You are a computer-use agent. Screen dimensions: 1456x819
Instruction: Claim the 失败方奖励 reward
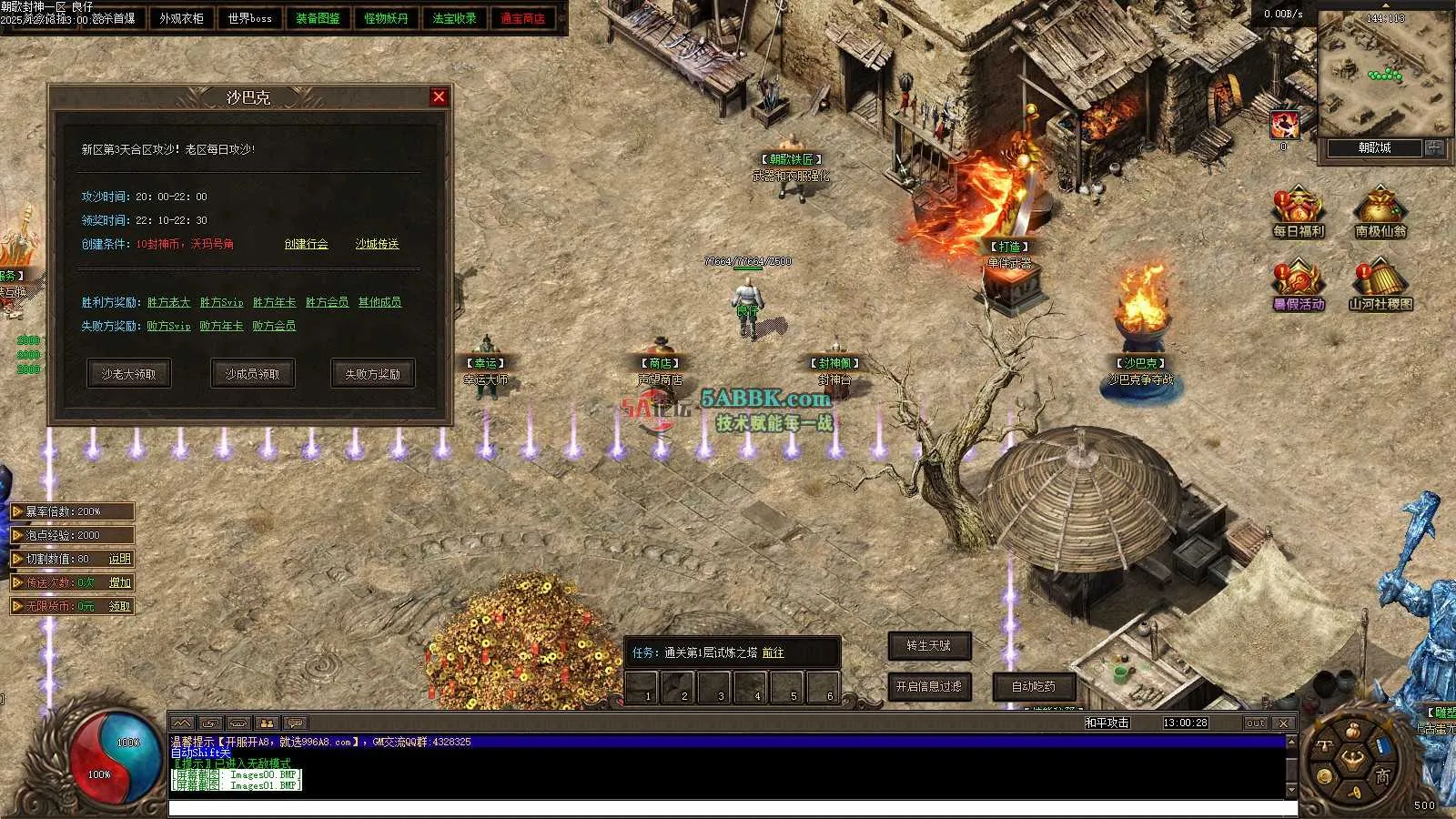pos(372,374)
